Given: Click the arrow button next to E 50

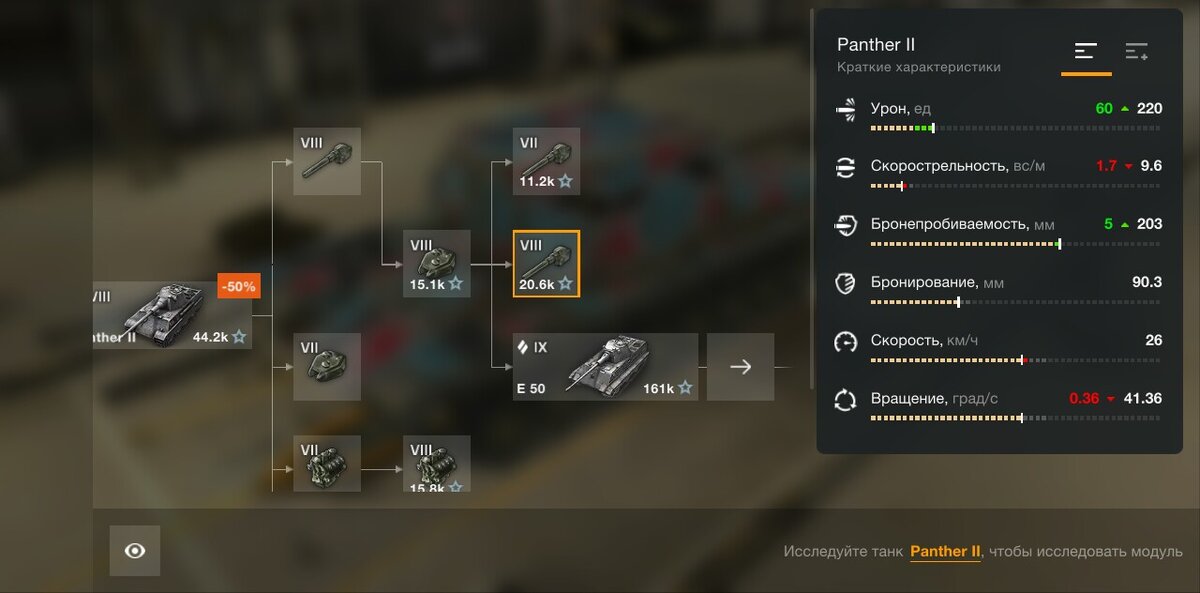Looking at the screenshot, I should pyautogui.click(x=740, y=367).
